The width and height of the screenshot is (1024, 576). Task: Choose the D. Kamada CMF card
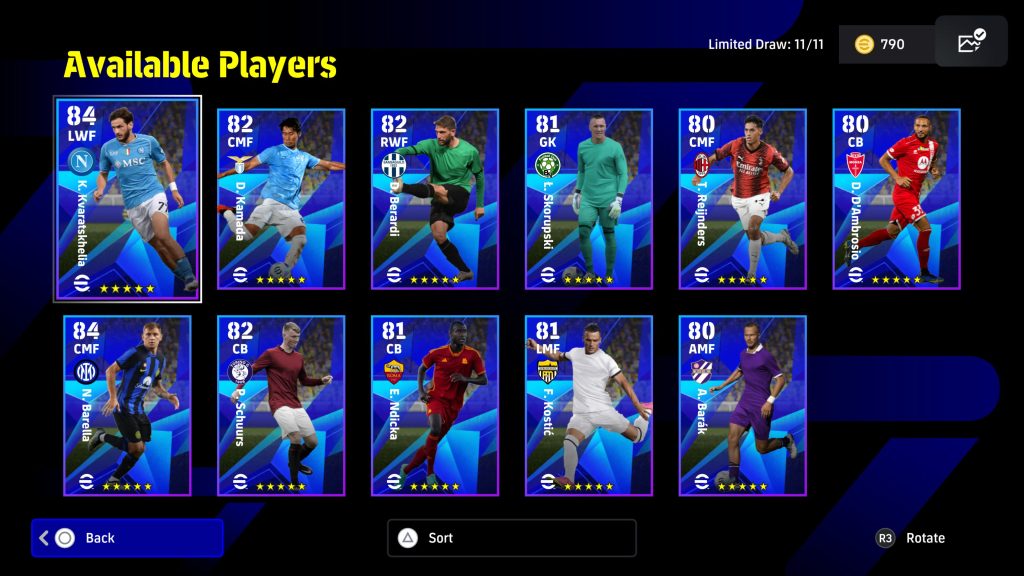281,198
